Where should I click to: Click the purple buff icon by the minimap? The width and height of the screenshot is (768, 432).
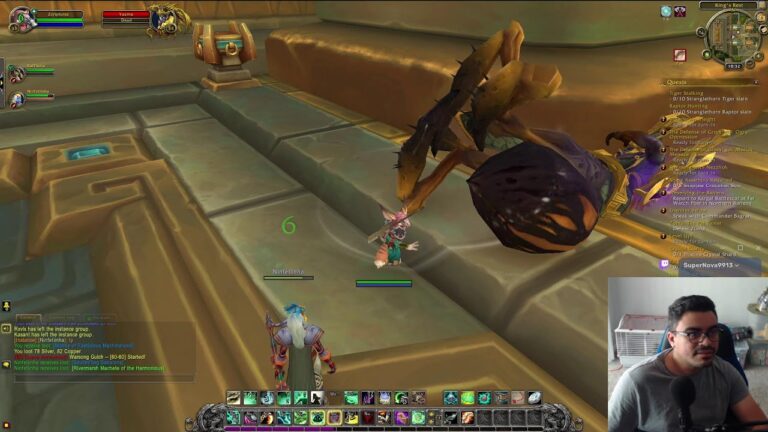coord(680,11)
